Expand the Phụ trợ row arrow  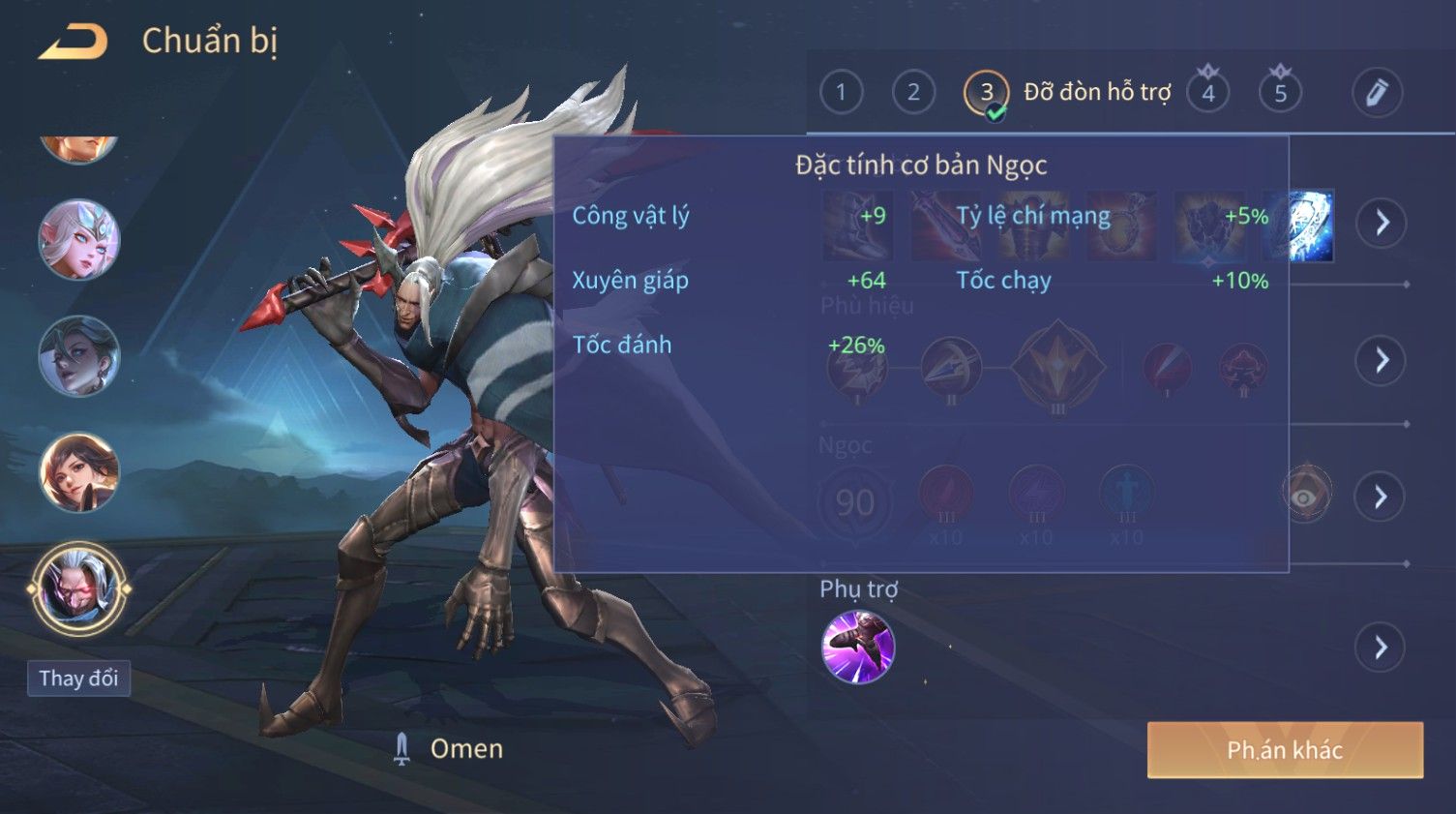(1381, 648)
